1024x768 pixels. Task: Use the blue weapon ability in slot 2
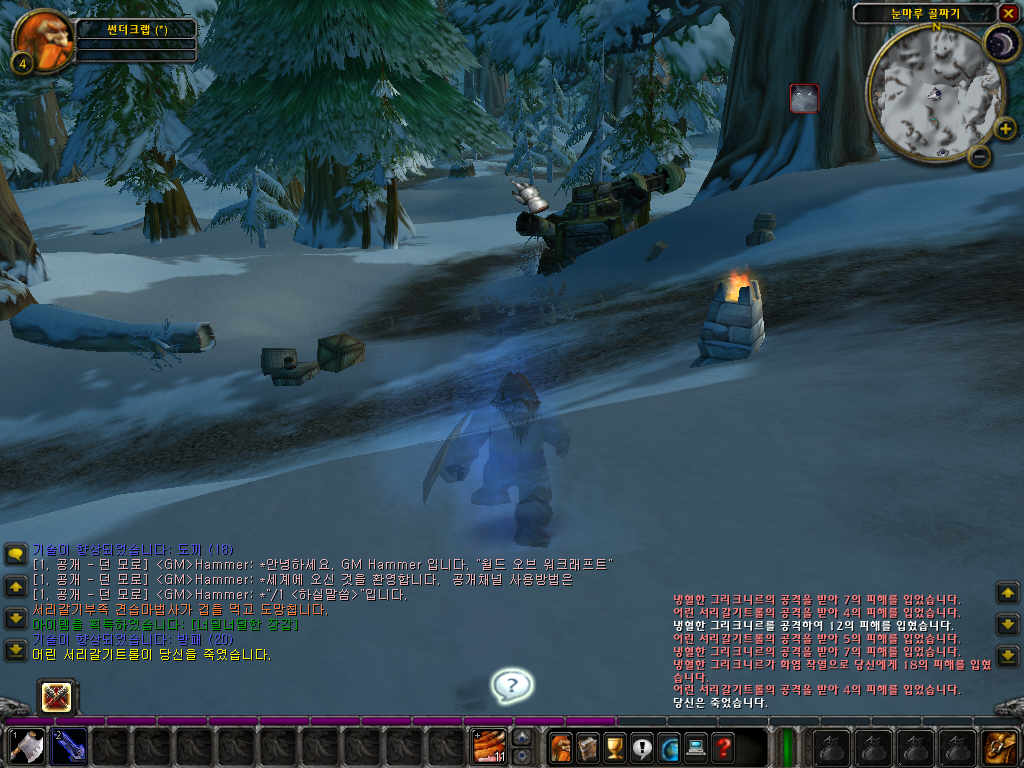68,747
